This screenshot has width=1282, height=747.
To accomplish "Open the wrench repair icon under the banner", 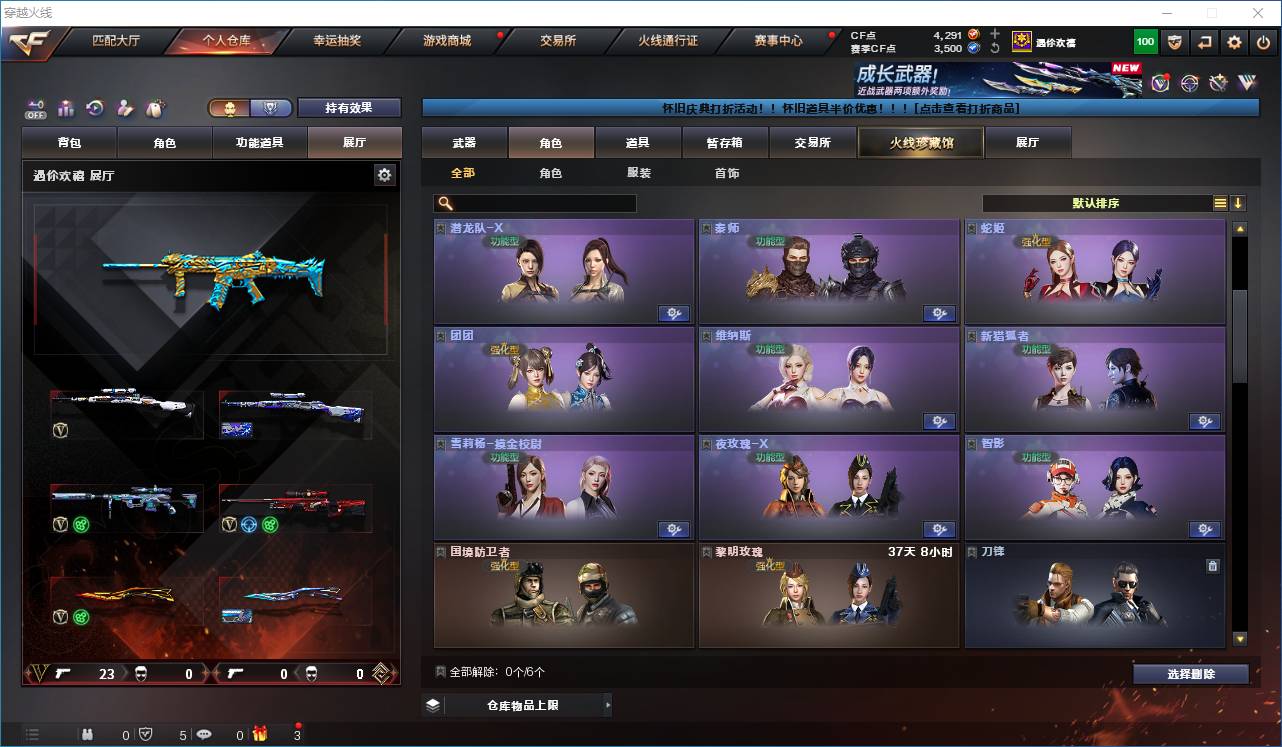I will 1218,81.
